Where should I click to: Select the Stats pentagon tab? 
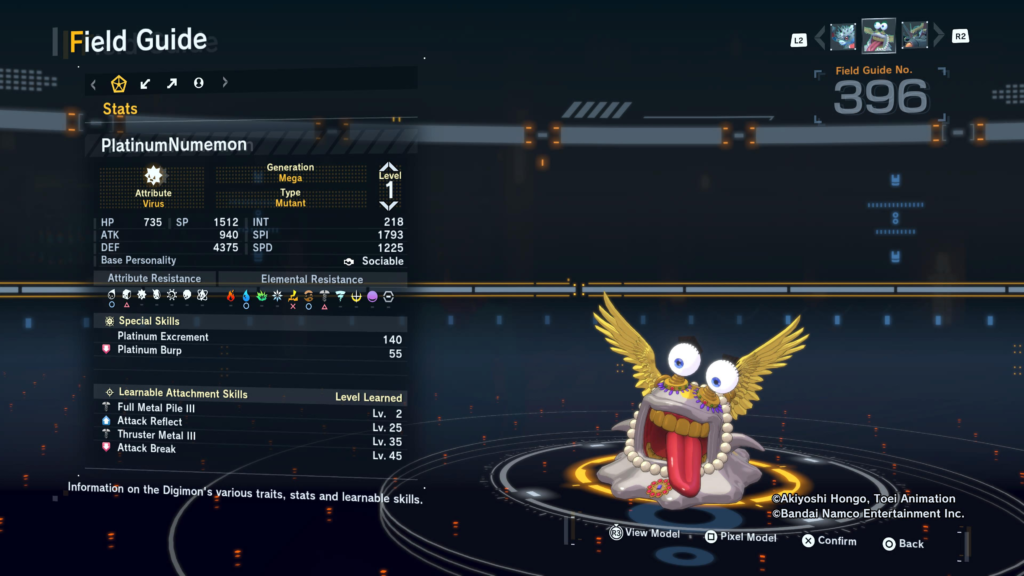[119, 84]
